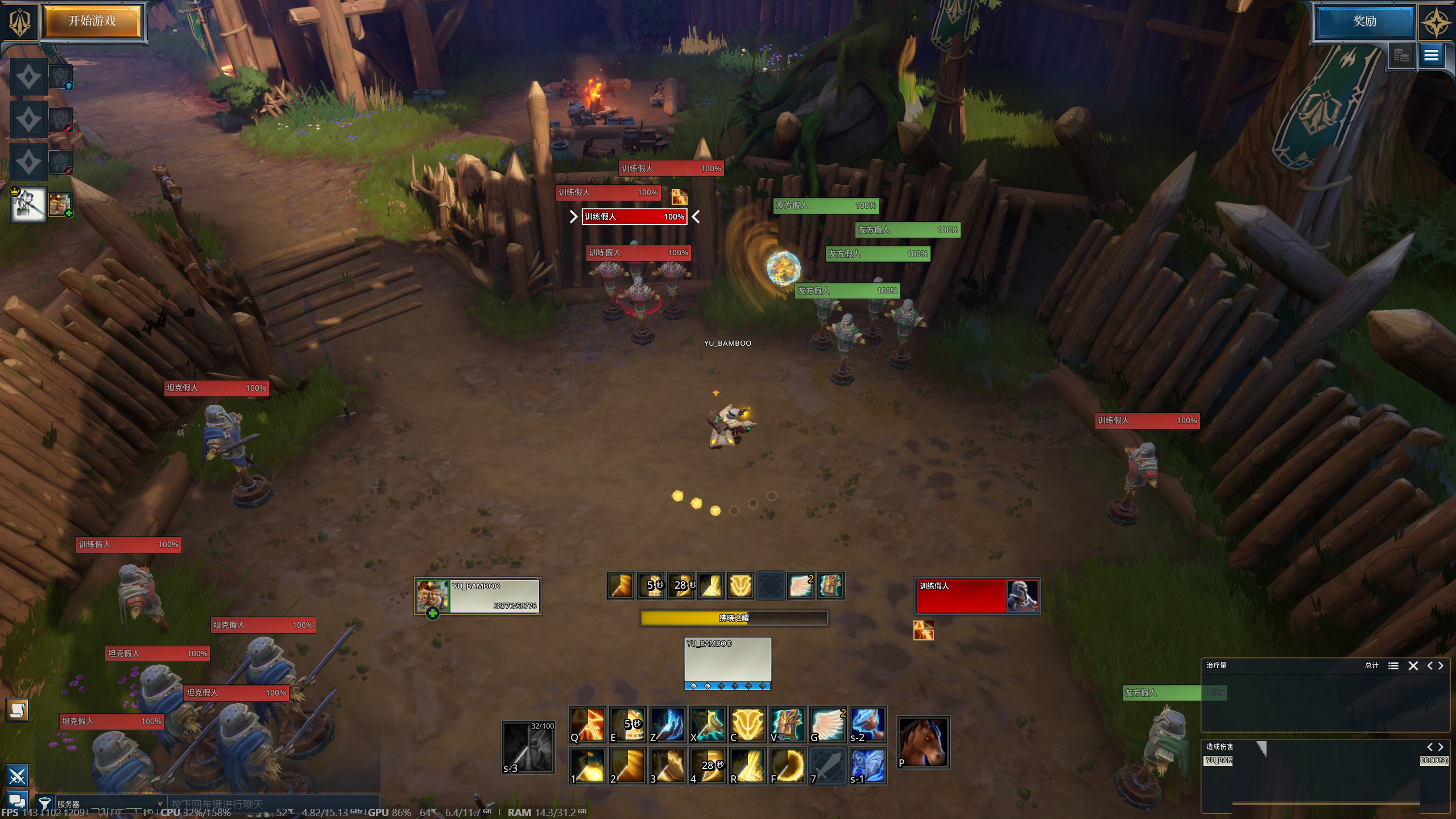Cast the golden crest ability on C
Viewport: 1456px width, 819px height.
tap(747, 725)
